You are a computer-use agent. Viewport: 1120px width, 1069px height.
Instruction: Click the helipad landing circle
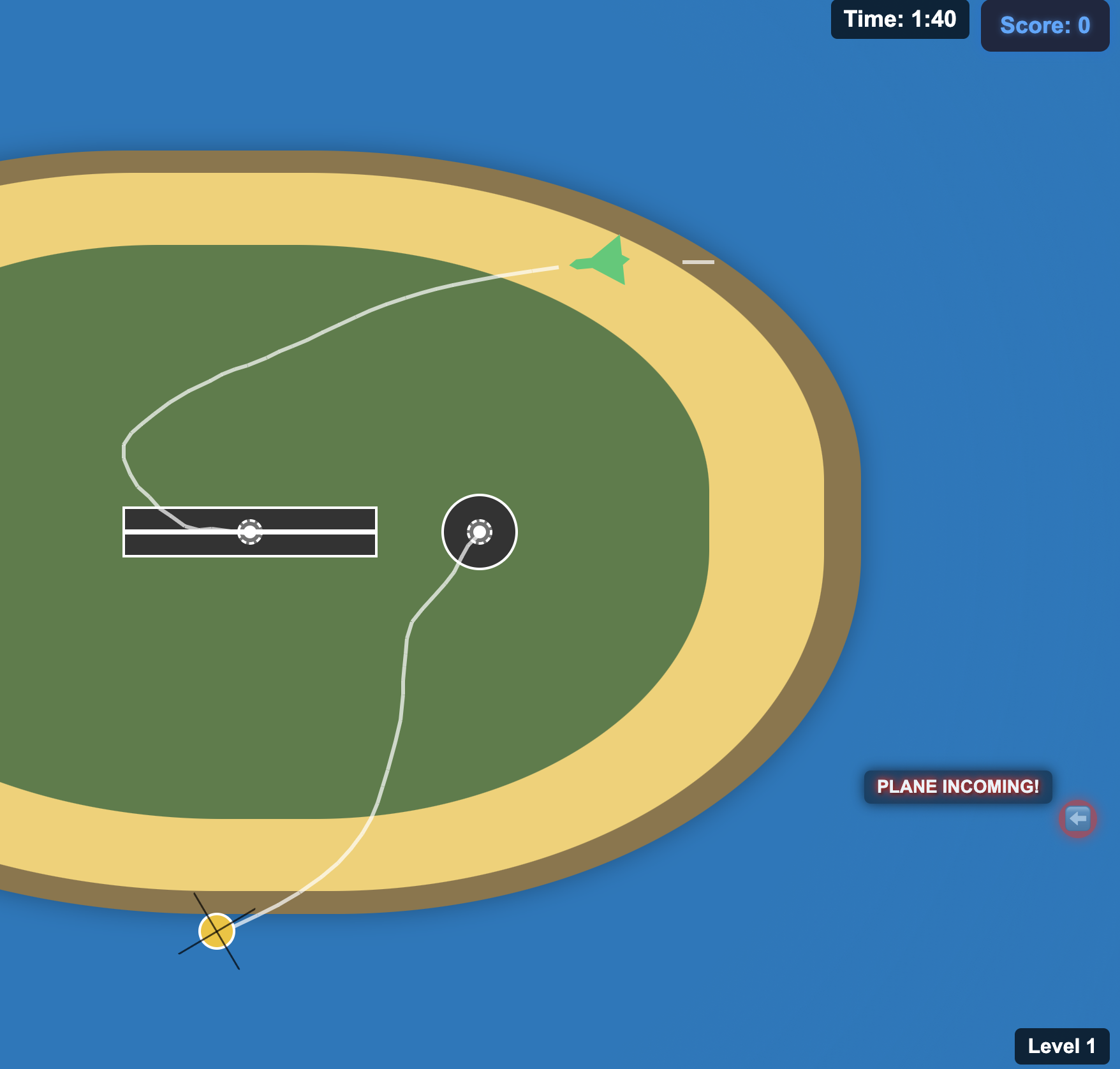(480, 531)
